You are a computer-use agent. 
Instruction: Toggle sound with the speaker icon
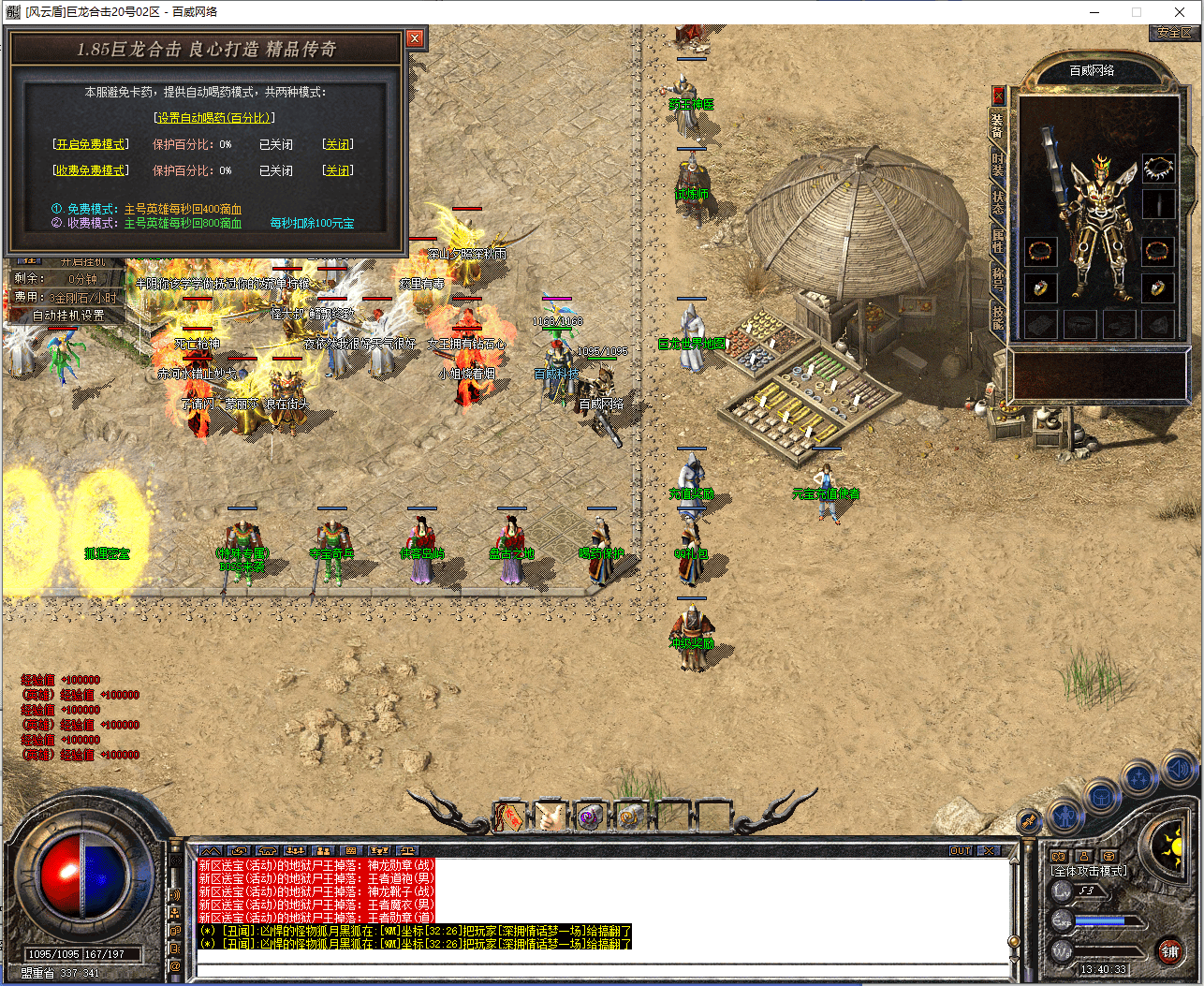(1178, 771)
